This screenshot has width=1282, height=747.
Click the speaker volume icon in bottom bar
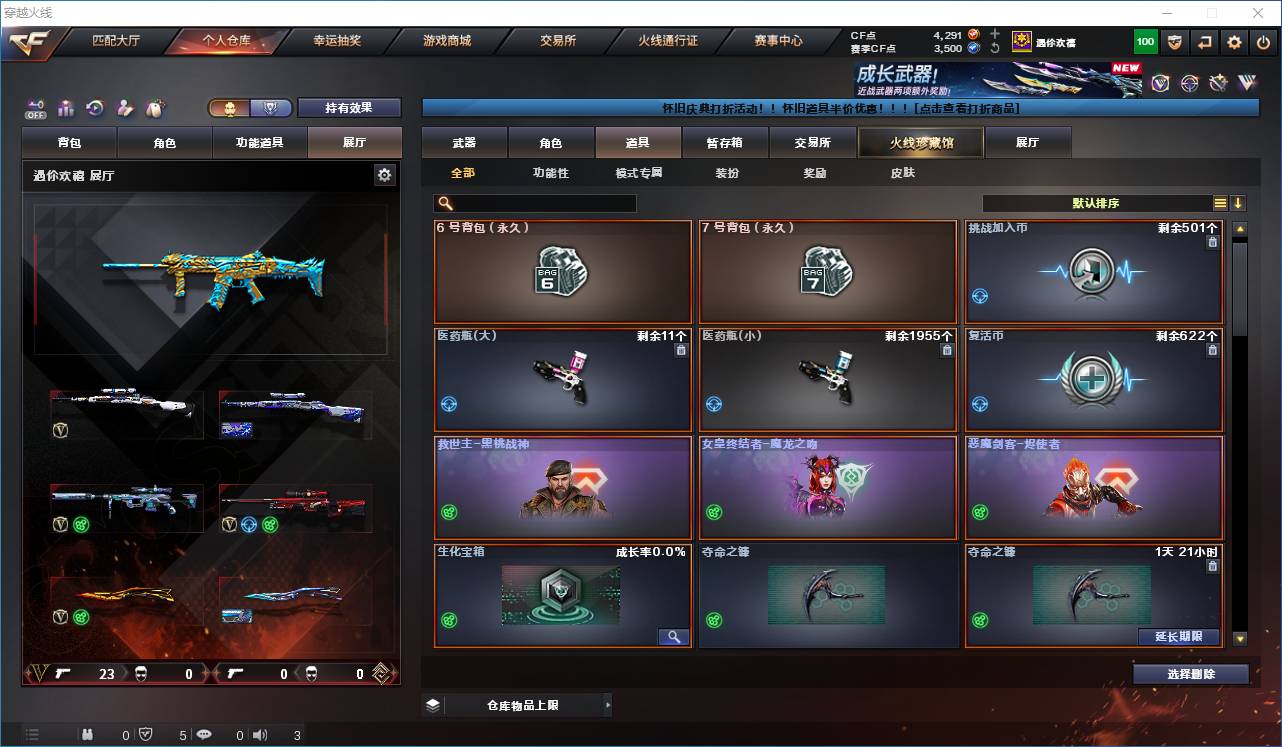[259, 734]
